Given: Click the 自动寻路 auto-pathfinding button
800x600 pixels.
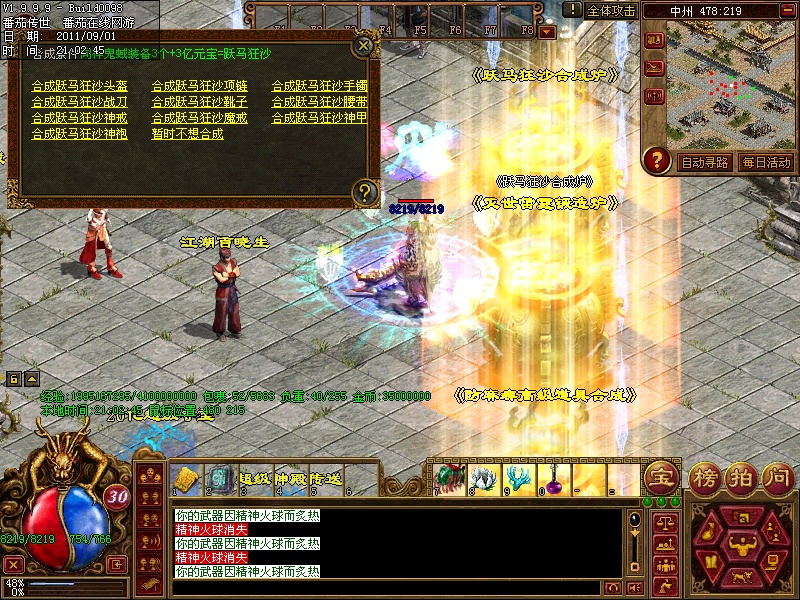Looking at the screenshot, I should 704,162.
